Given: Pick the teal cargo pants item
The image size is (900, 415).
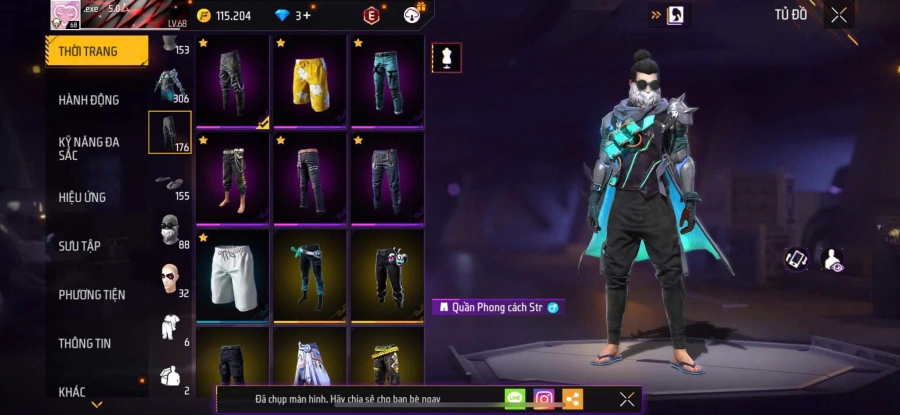Looking at the screenshot, I should [387, 82].
